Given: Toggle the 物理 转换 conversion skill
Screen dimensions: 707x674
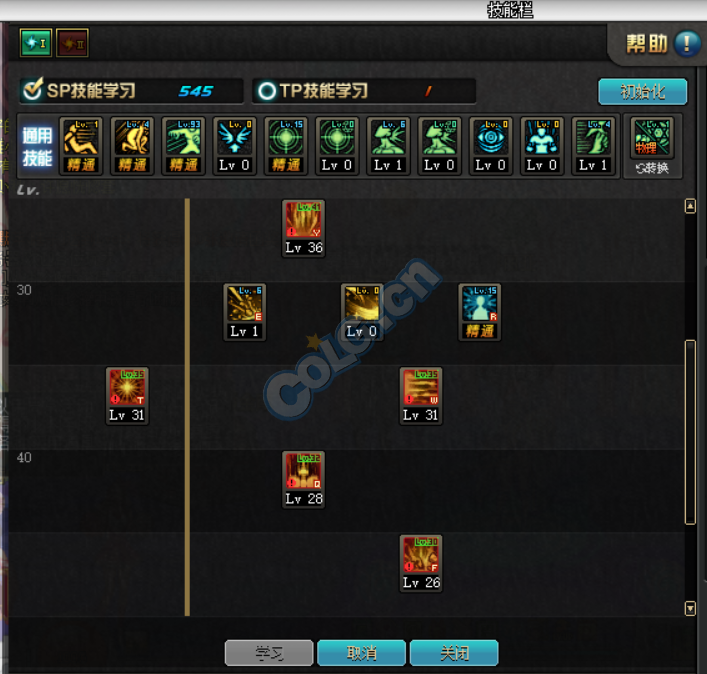Looking at the screenshot, I should (x=652, y=144).
